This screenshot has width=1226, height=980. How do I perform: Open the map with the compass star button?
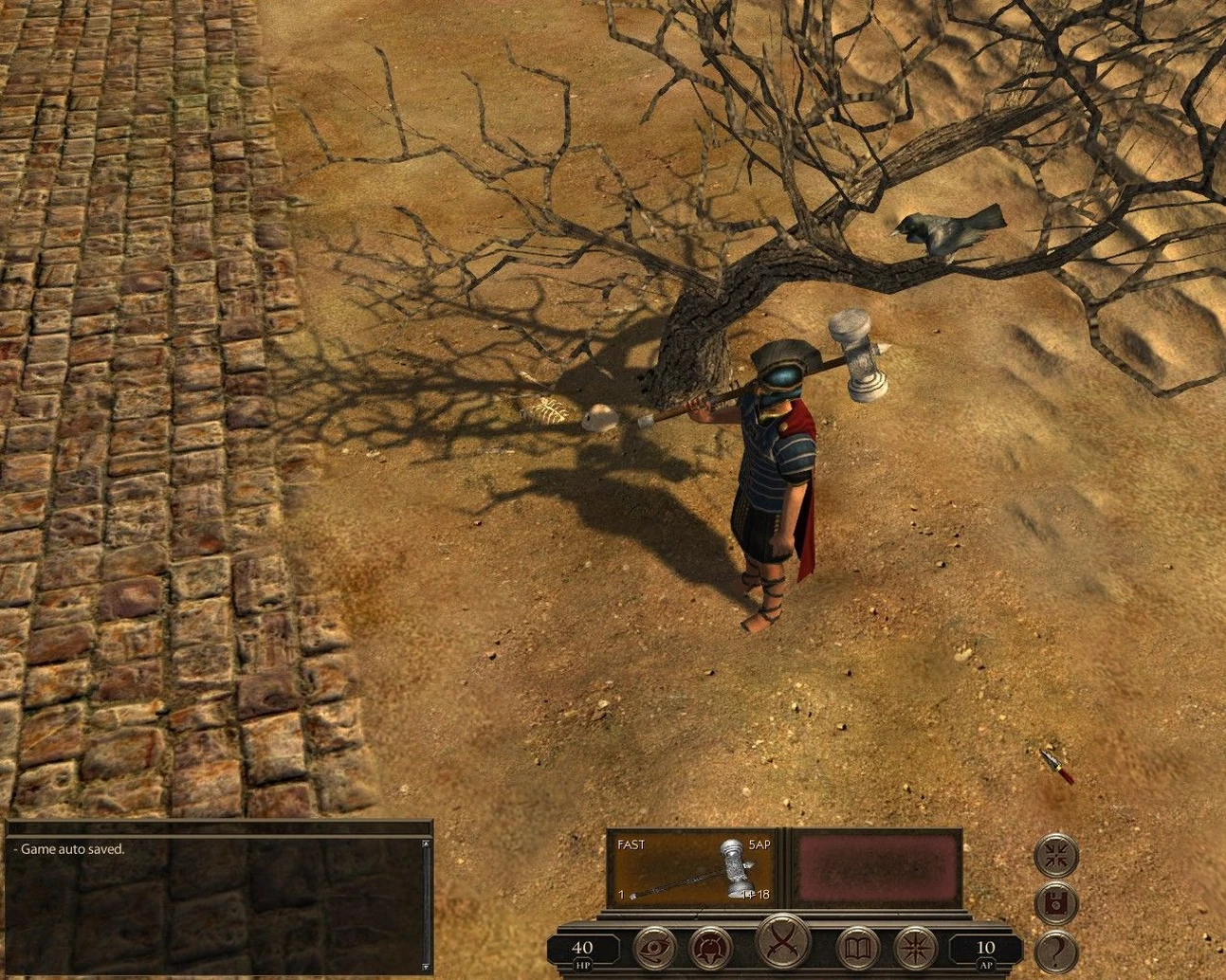(x=914, y=947)
